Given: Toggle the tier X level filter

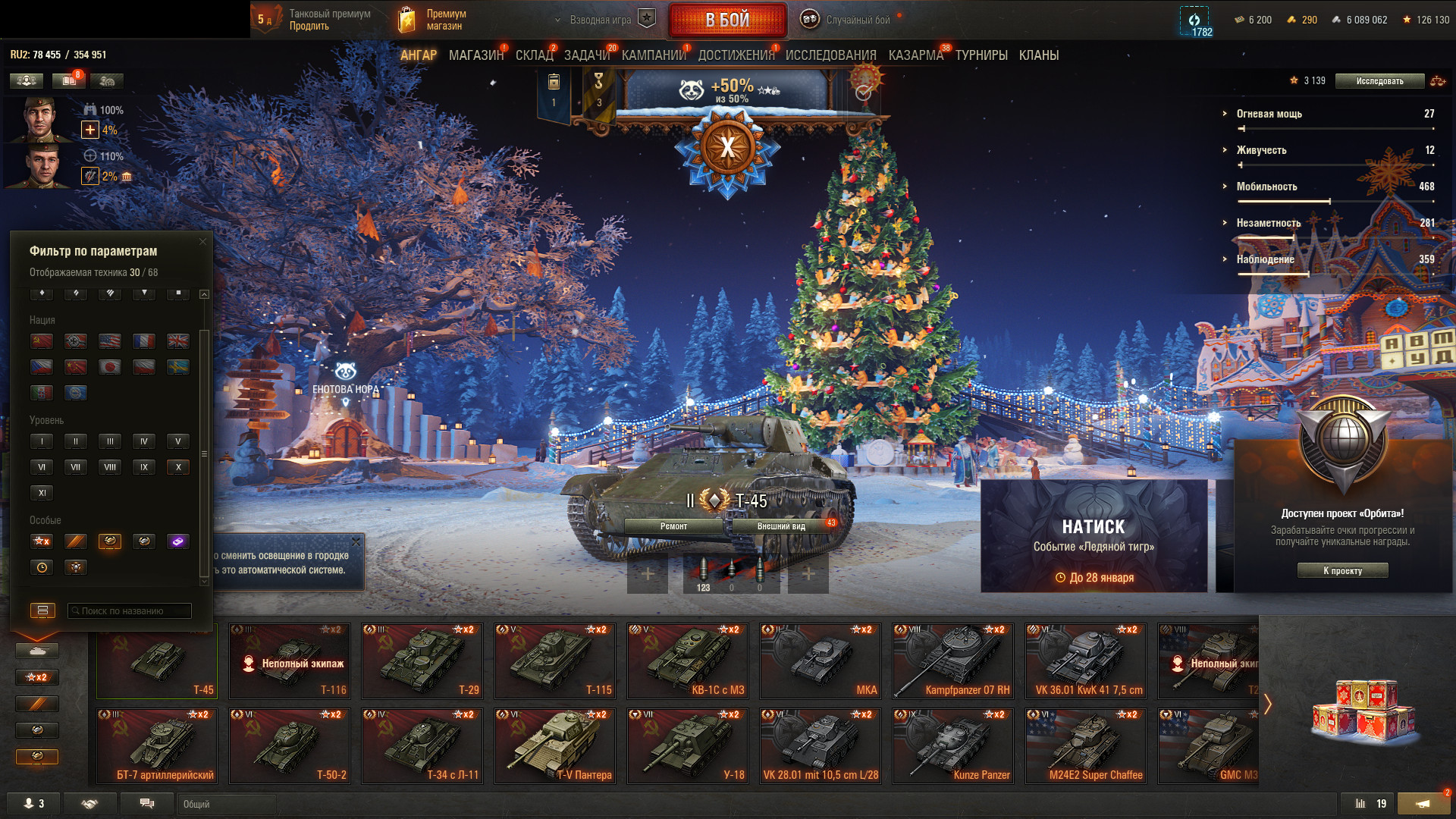Looking at the screenshot, I should (178, 467).
